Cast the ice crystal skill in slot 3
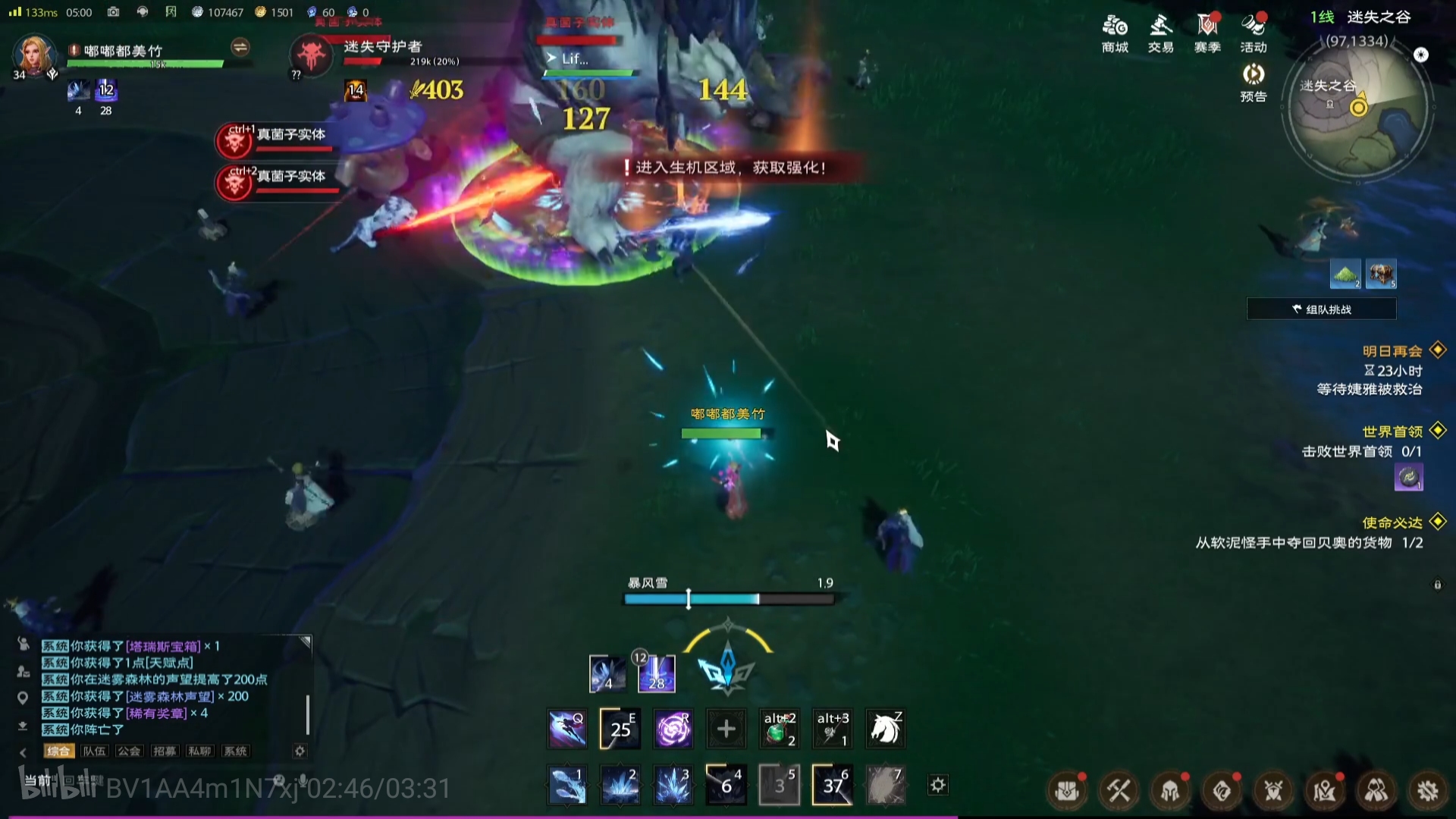1456x819 pixels. point(673,785)
